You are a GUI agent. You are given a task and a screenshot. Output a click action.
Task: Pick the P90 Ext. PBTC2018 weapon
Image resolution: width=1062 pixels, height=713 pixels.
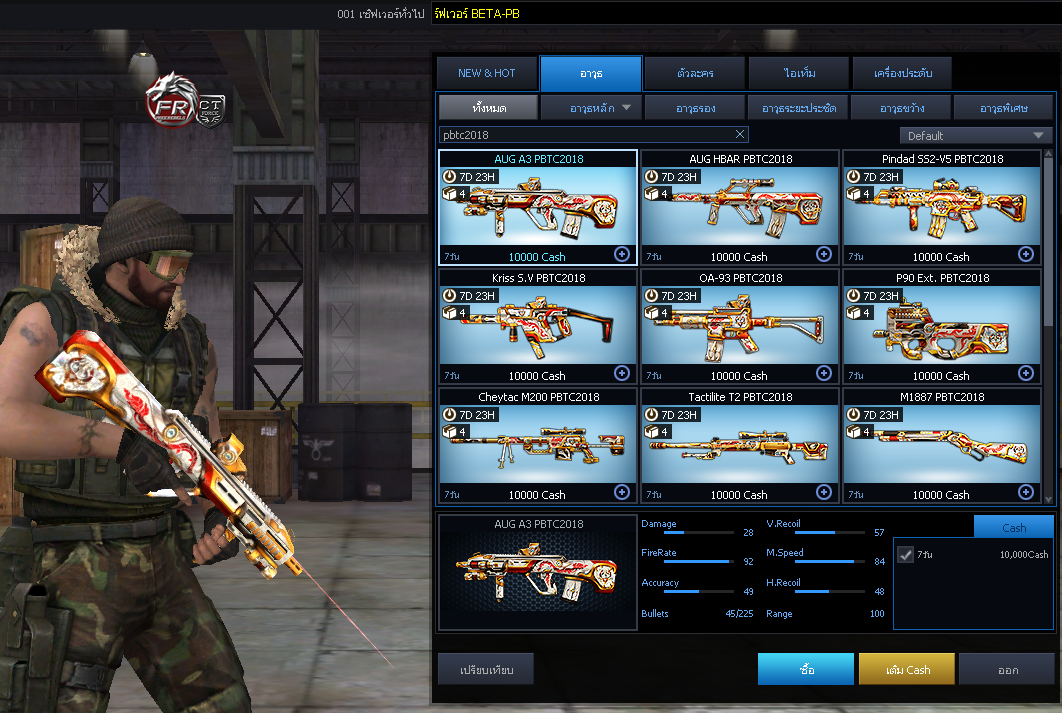tap(942, 326)
